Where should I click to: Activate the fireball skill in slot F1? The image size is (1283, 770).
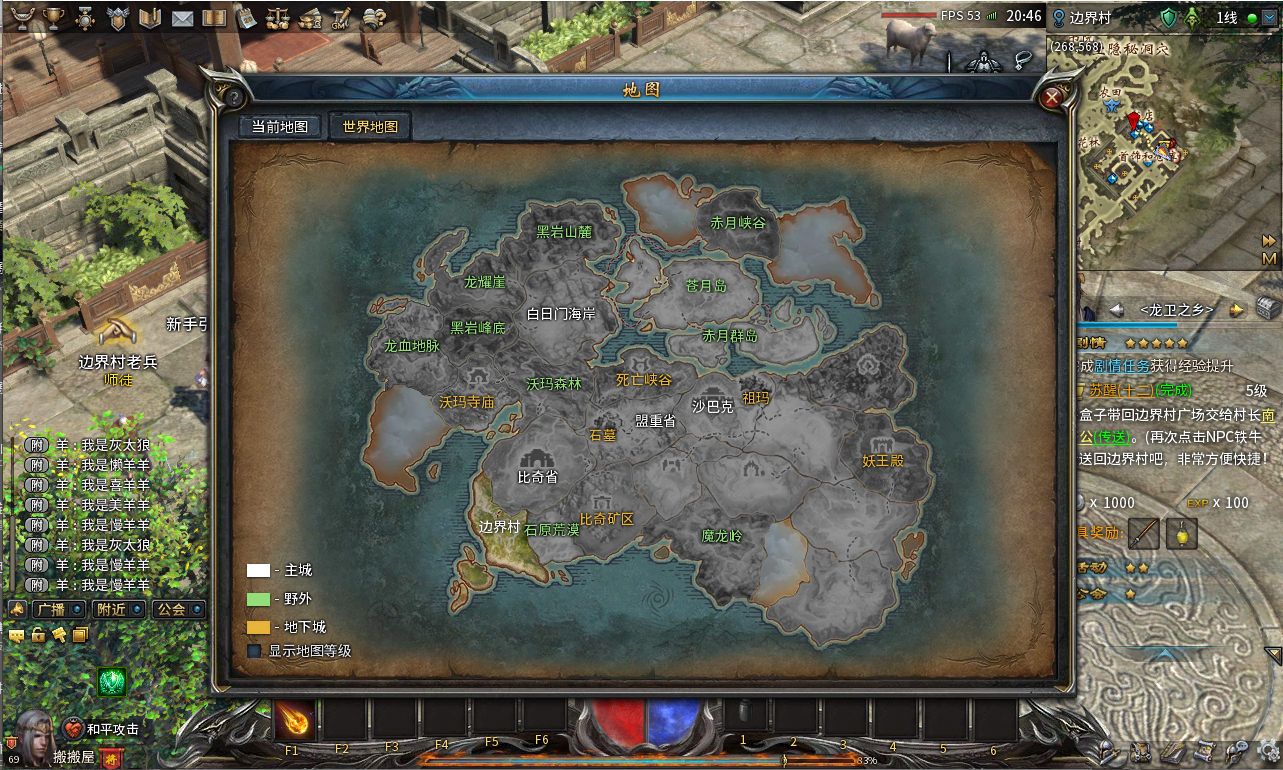point(296,720)
